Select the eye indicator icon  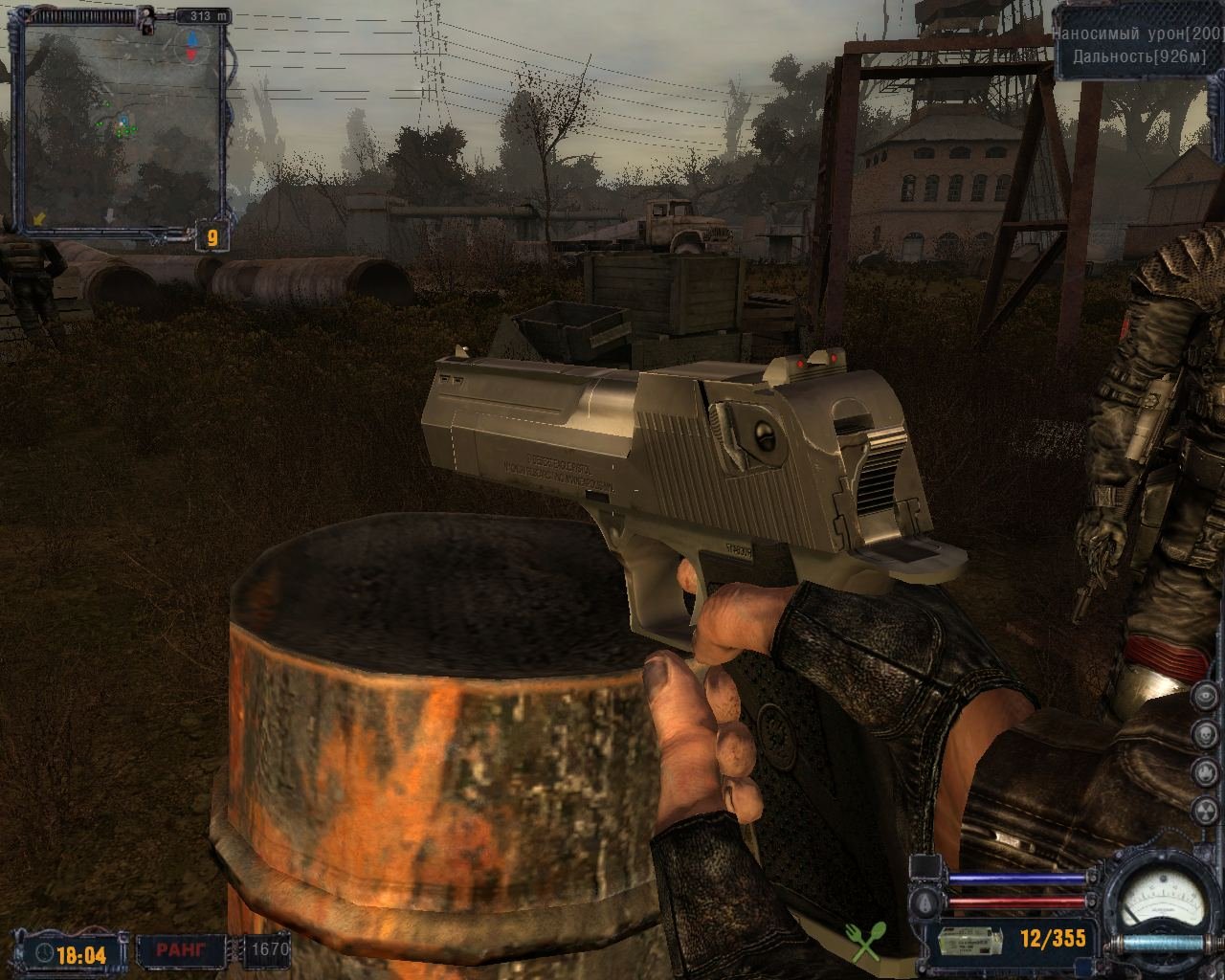pyautogui.click(x=1205, y=697)
